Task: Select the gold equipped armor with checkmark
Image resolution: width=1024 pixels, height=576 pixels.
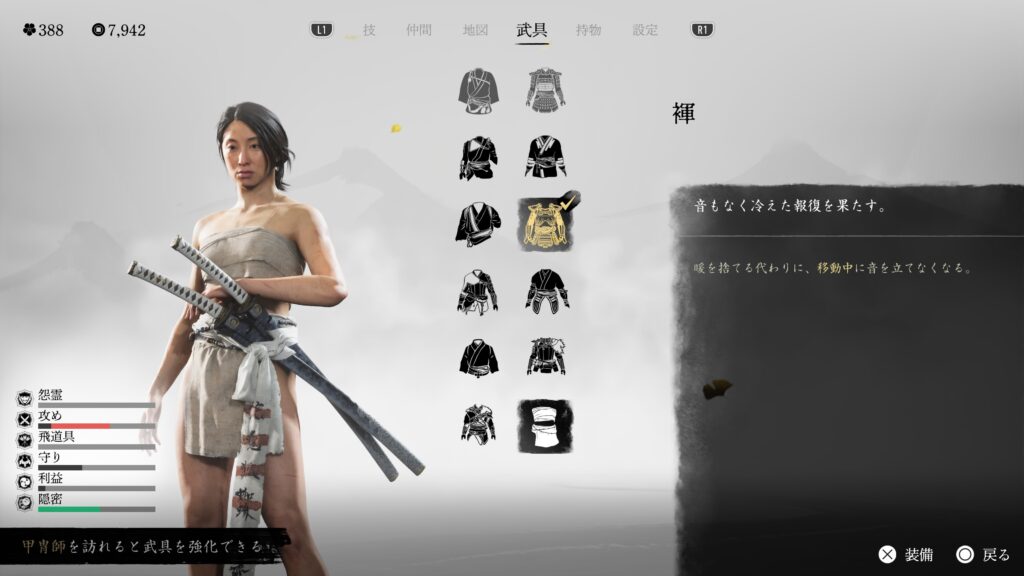Action: 546,224
